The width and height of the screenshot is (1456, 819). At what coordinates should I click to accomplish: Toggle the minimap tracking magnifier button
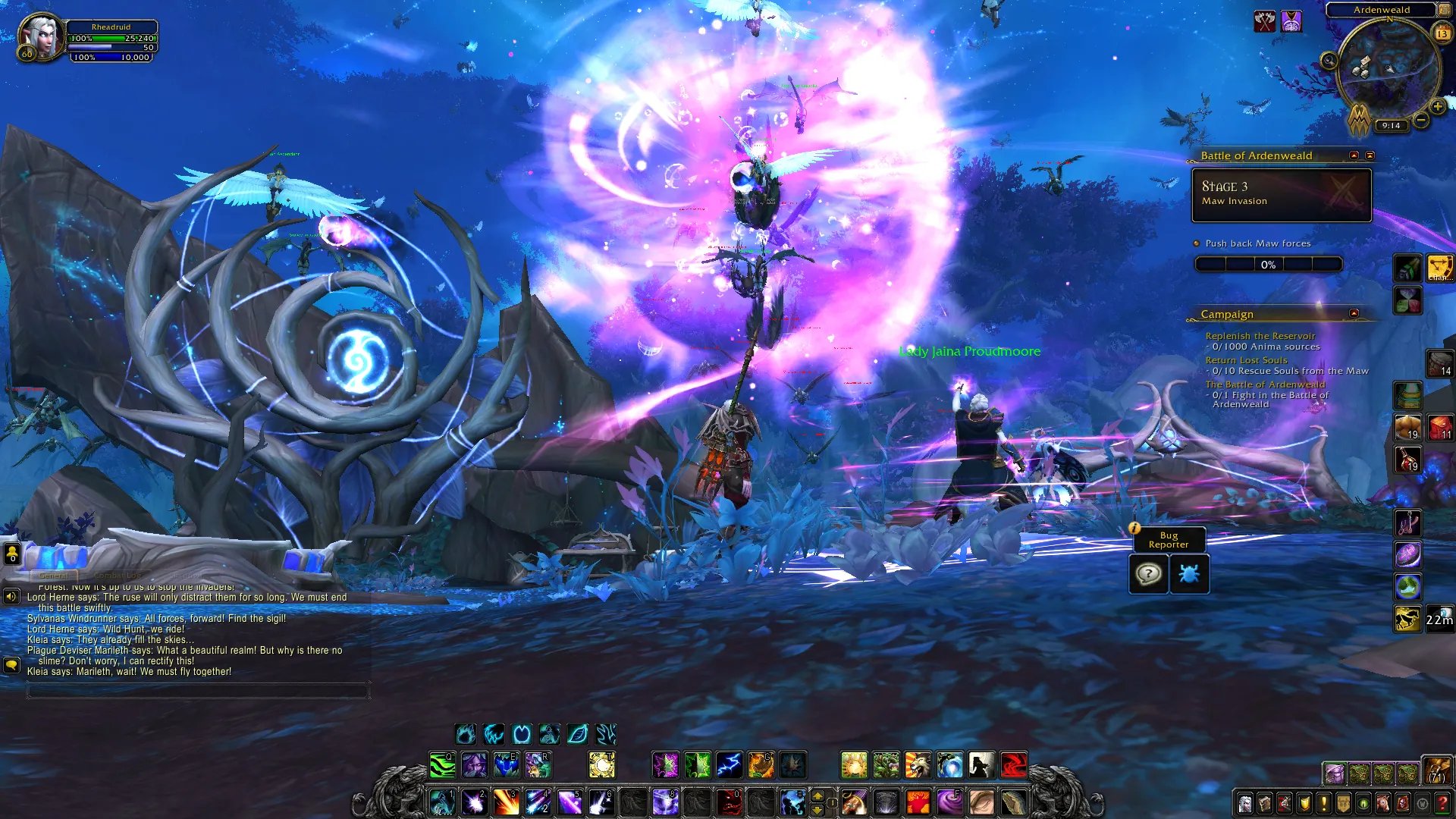coord(1329,61)
